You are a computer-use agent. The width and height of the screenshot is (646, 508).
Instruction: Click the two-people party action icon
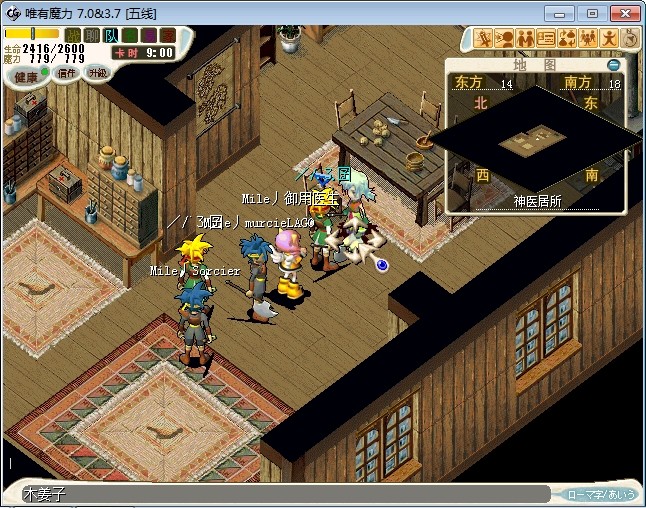click(x=524, y=39)
